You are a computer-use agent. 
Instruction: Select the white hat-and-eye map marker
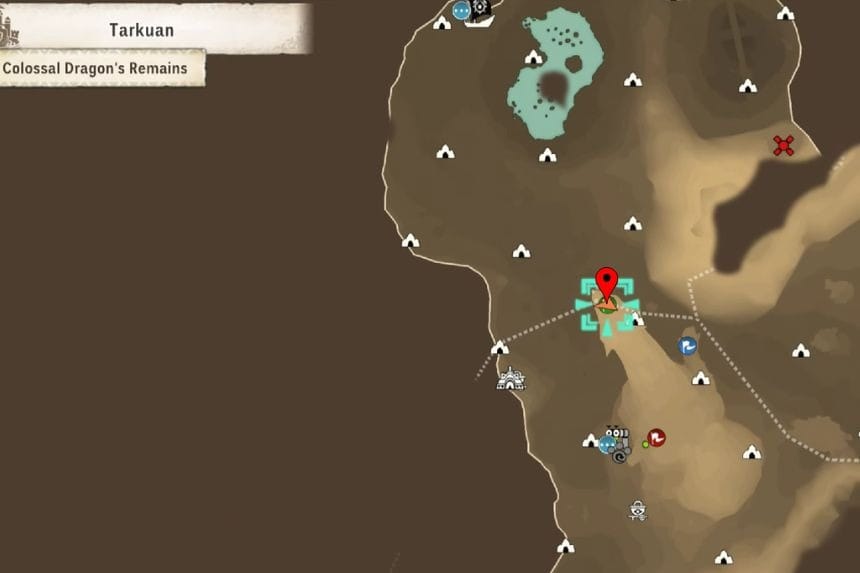[637, 511]
